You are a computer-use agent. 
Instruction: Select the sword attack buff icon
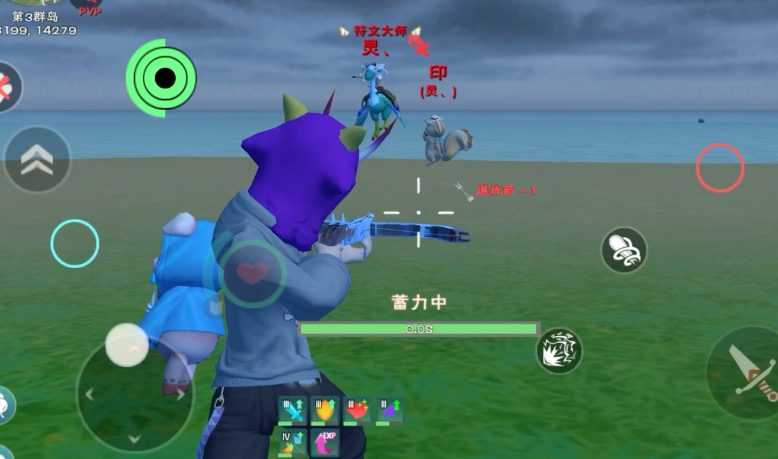[x=292, y=411]
